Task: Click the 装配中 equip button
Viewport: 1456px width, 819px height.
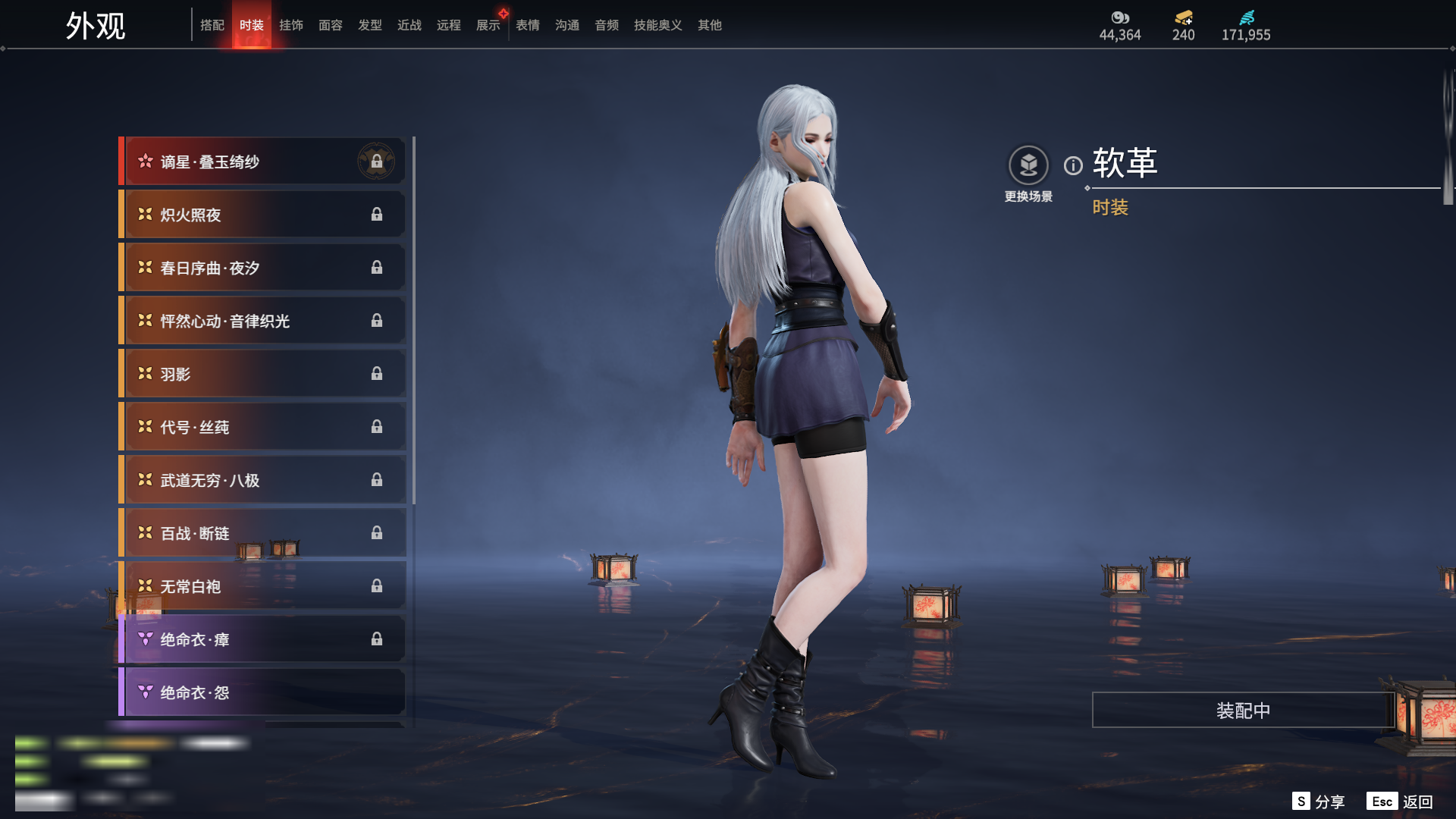Action: [x=1243, y=711]
